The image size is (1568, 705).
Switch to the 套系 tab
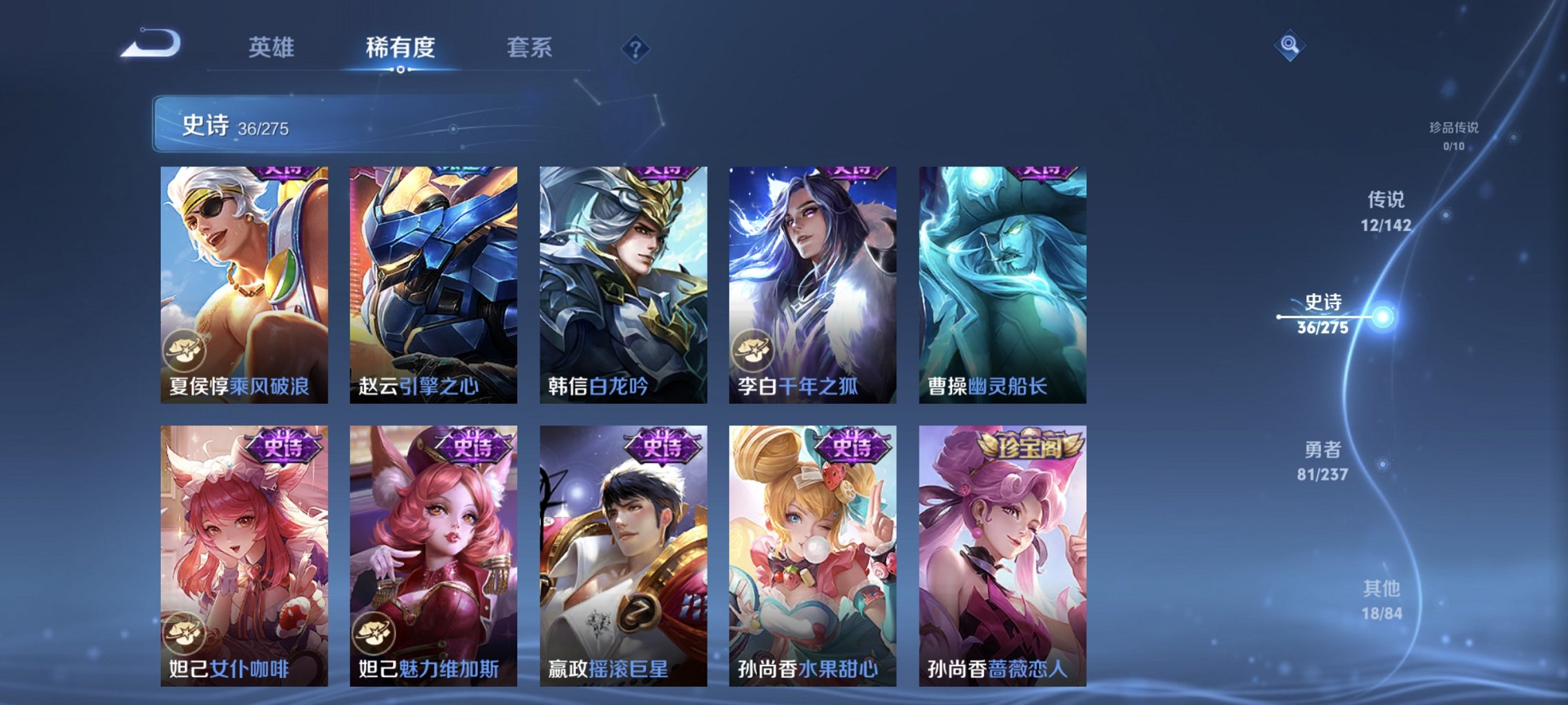(530, 48)
